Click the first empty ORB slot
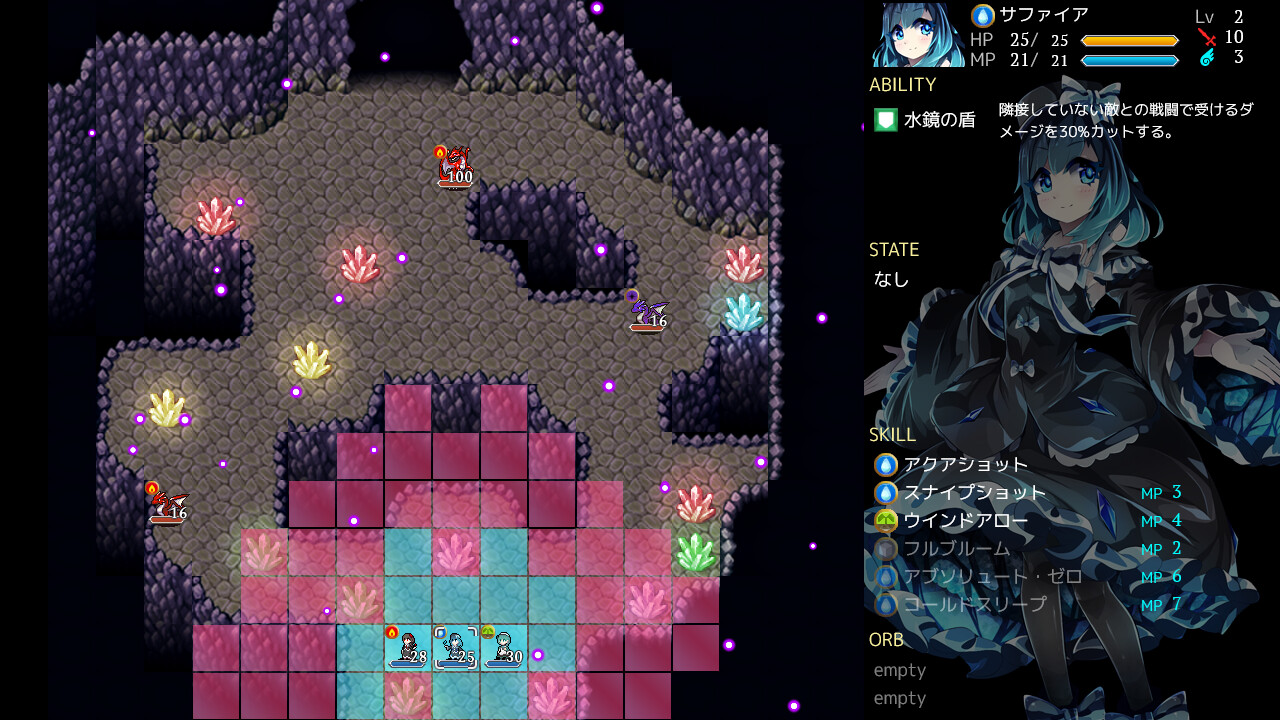The height and width of the screenshot is (720, 1280). point(899,670)
